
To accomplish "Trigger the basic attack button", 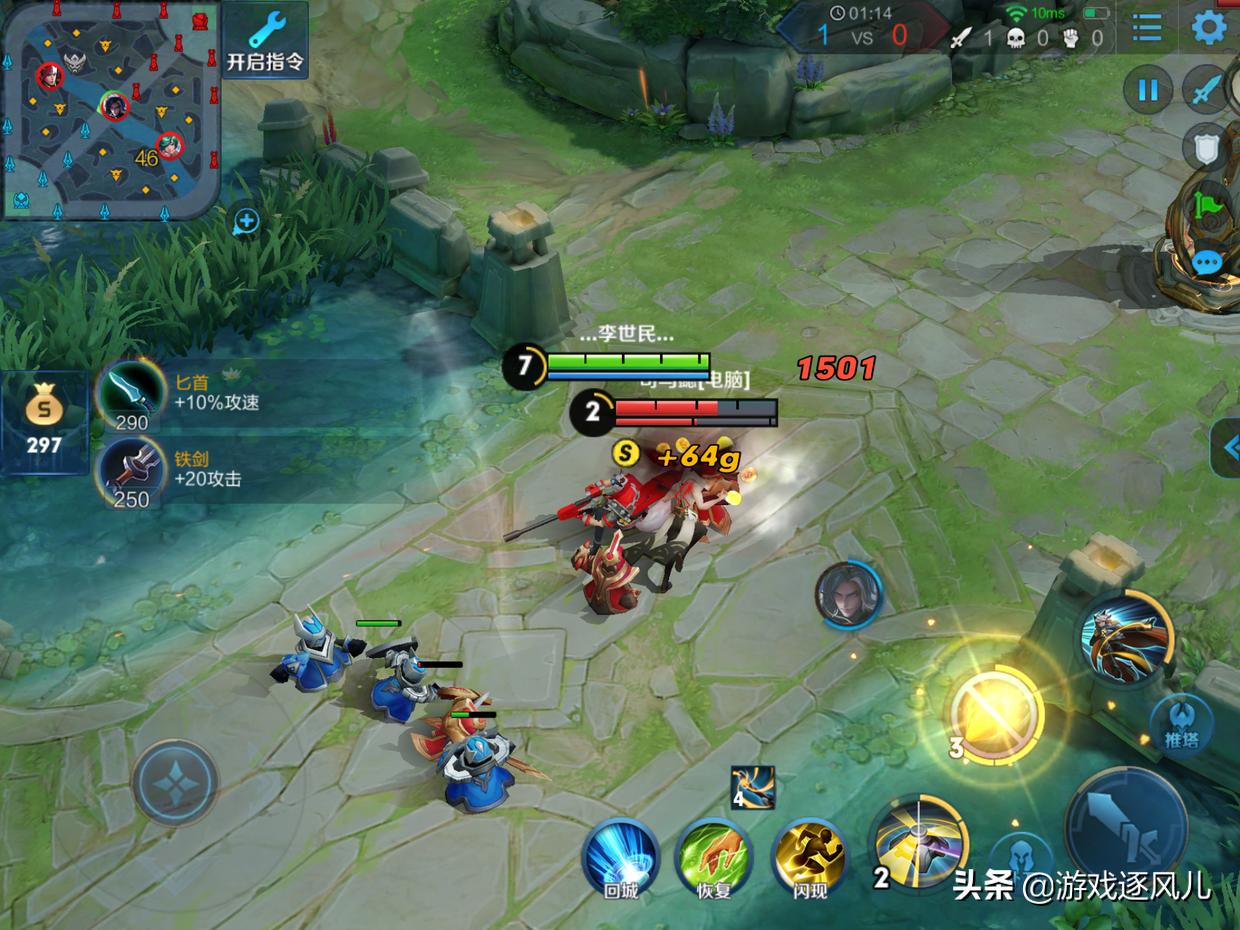I will pos(1125,825).
